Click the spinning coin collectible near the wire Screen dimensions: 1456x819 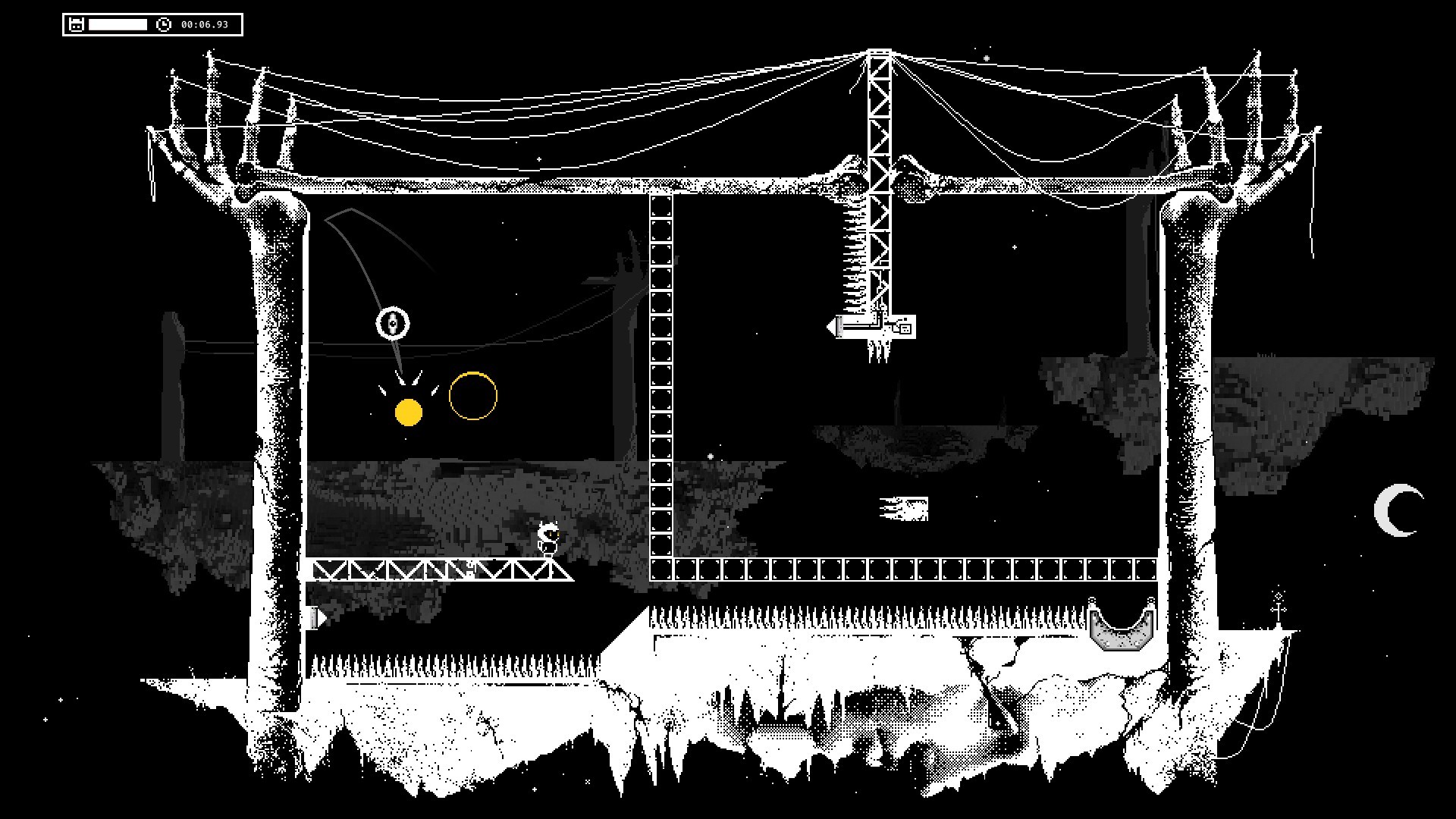(394, 324)
